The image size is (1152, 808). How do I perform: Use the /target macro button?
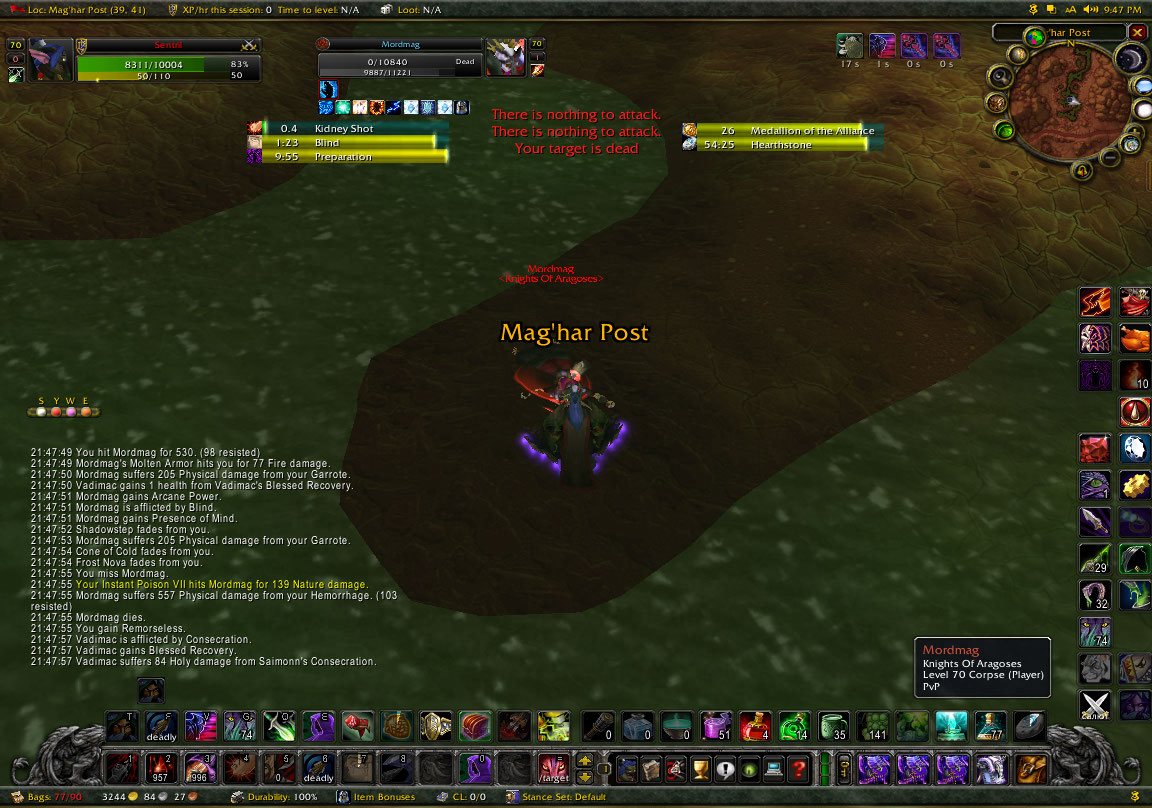point(552,768)
